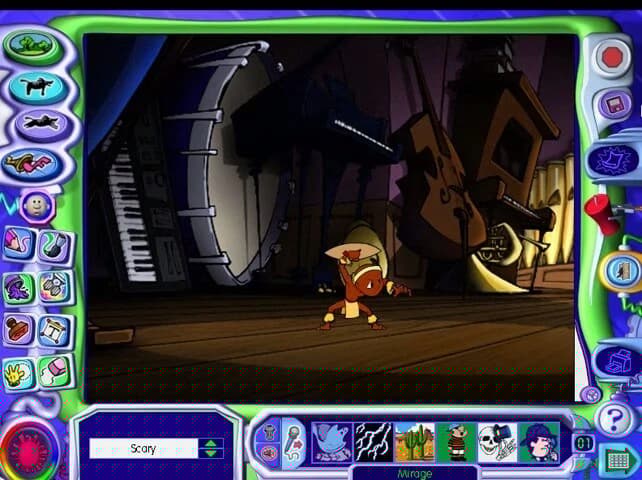The image size is (642, 480).
Task: Choose the desert cactus thumbnail
Action: [414, 441]
